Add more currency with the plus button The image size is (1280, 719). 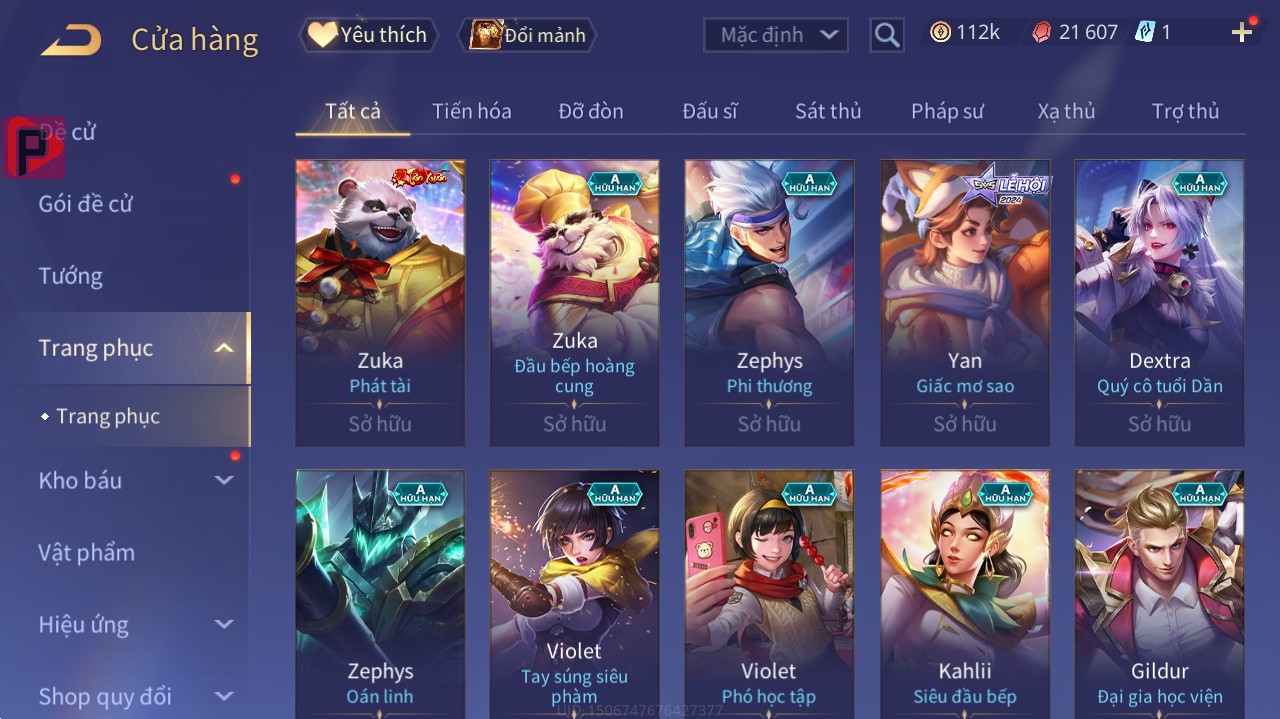1242,33
